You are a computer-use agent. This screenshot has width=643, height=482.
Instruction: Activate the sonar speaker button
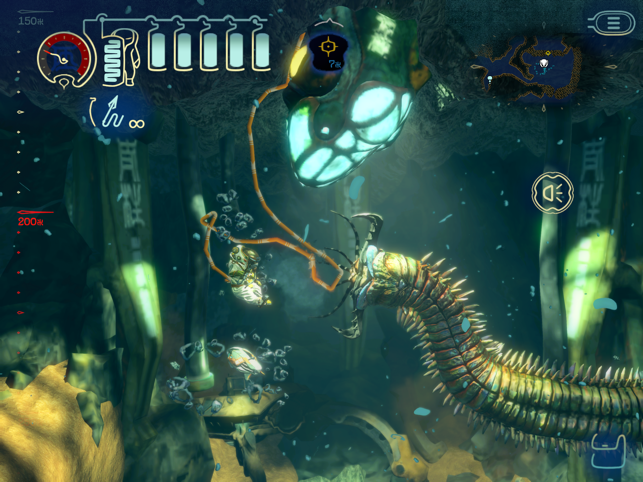[x=552, y=192]
